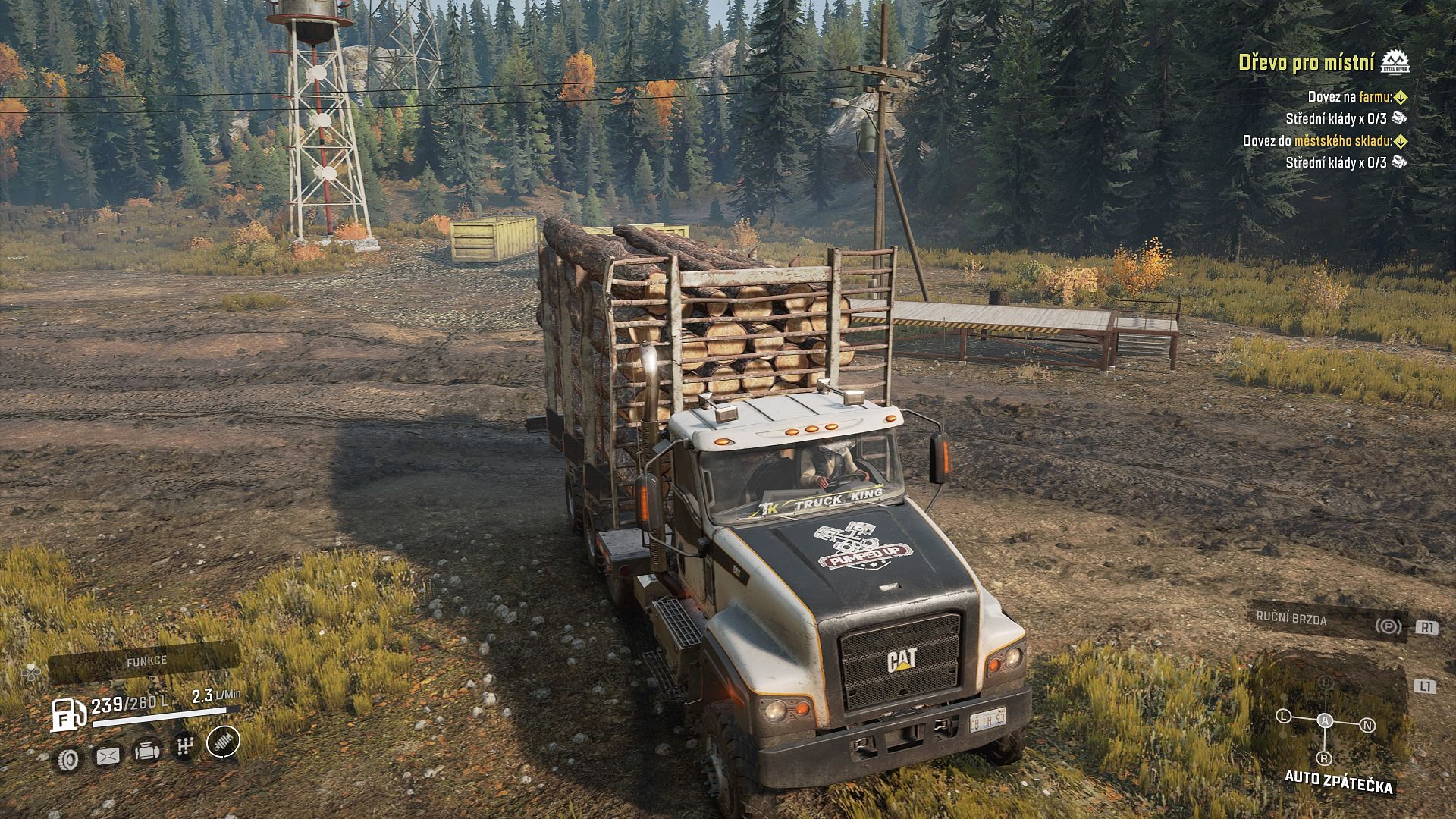1456x819 pixels.
Task: Click the wheel status icon
Action: click(68, 758)
